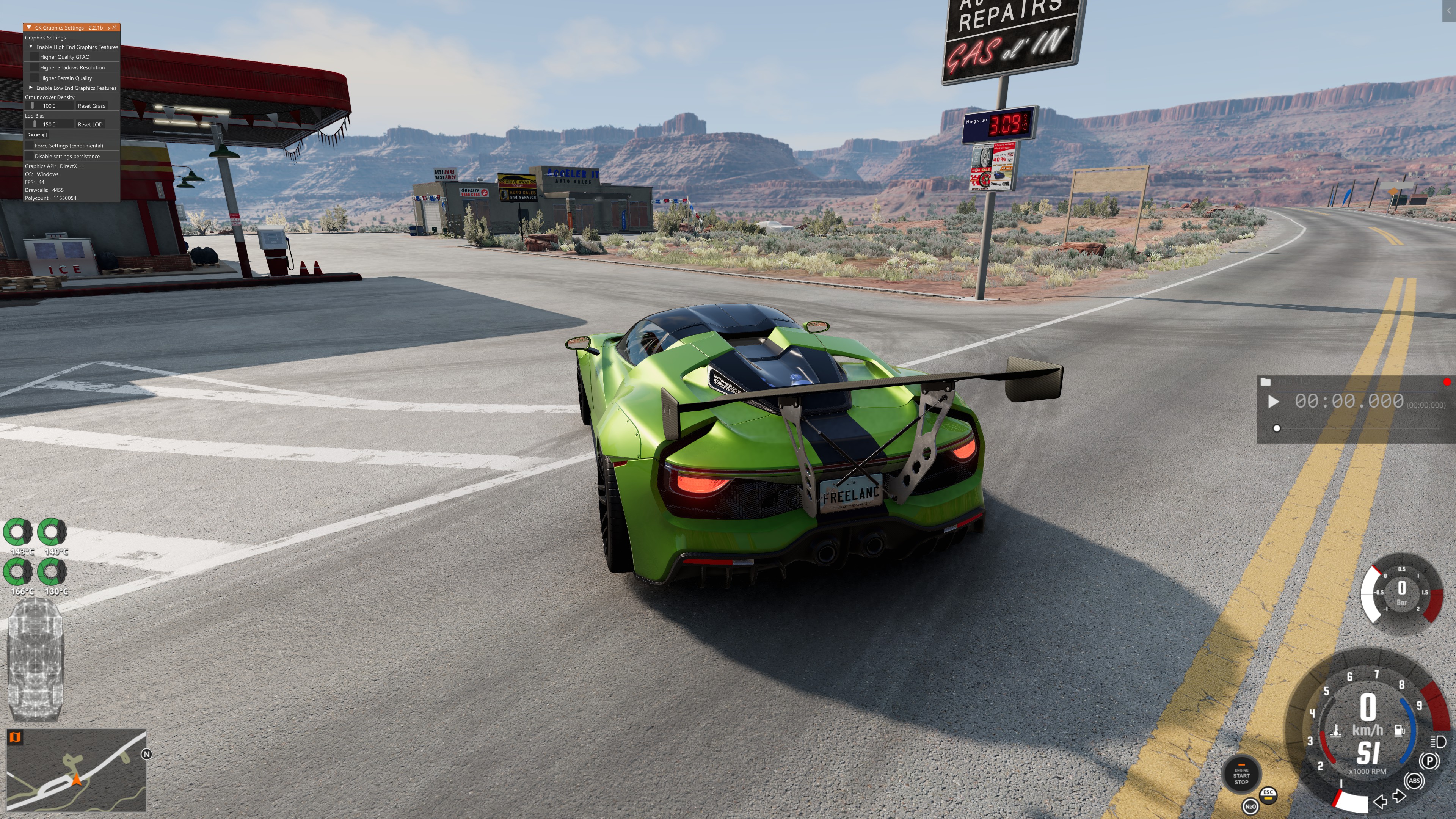This screenshot has width=1456, height=819.
Task: Choose Reset all in graphics settings
Action: 37,135
